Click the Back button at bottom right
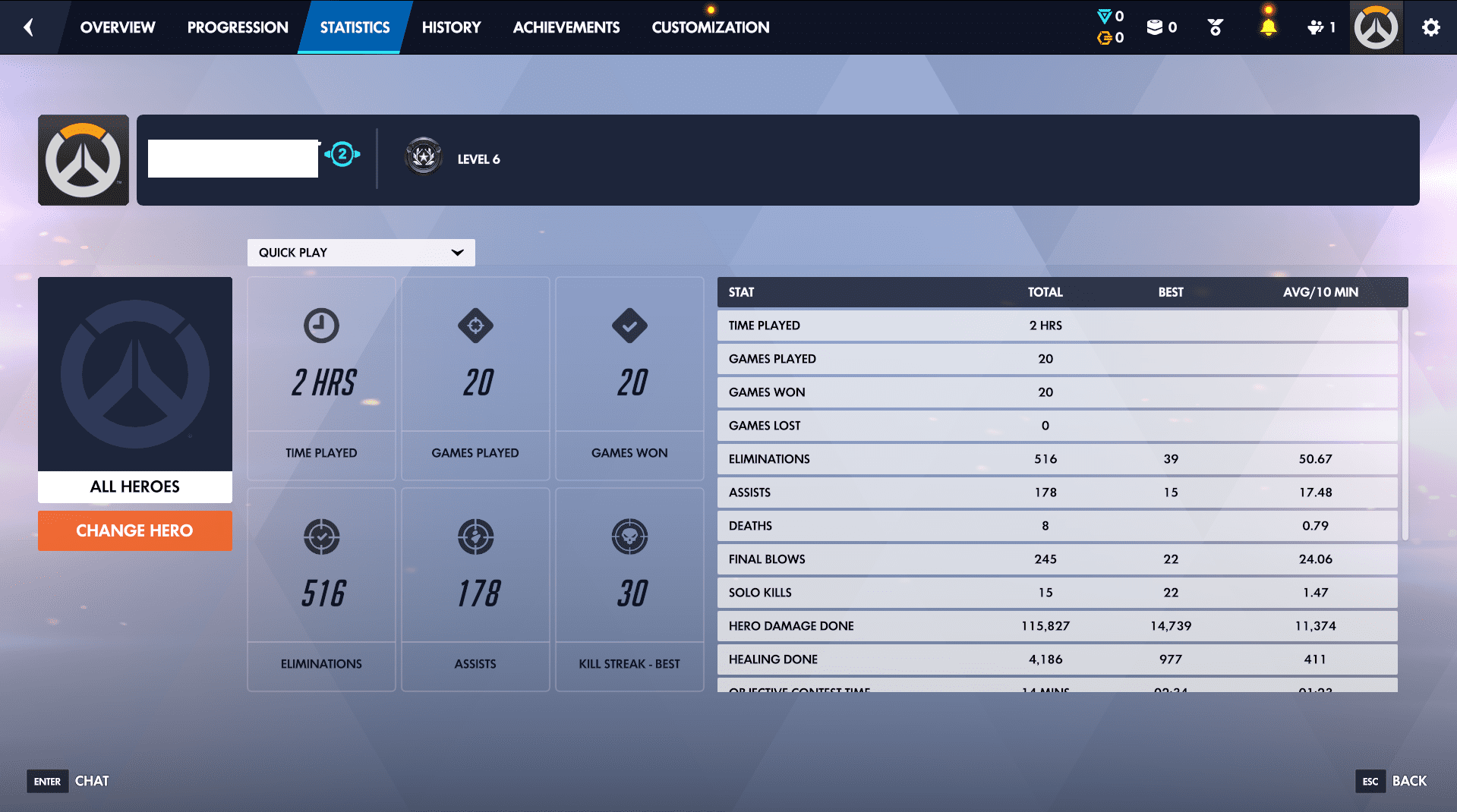 point(1408,780)
